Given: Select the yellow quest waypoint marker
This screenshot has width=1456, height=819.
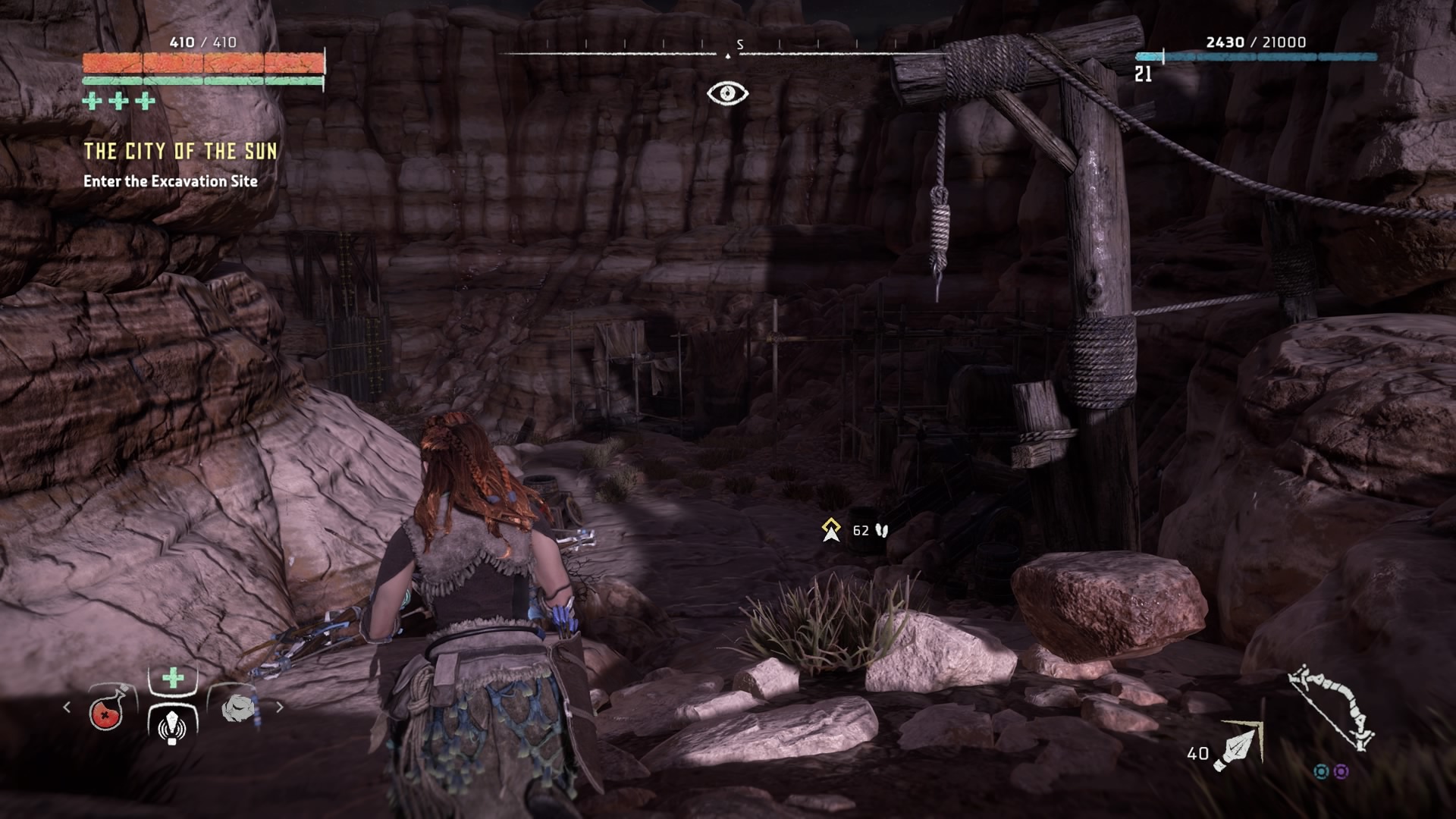Looking at the screenshot, I should [831, 529].
